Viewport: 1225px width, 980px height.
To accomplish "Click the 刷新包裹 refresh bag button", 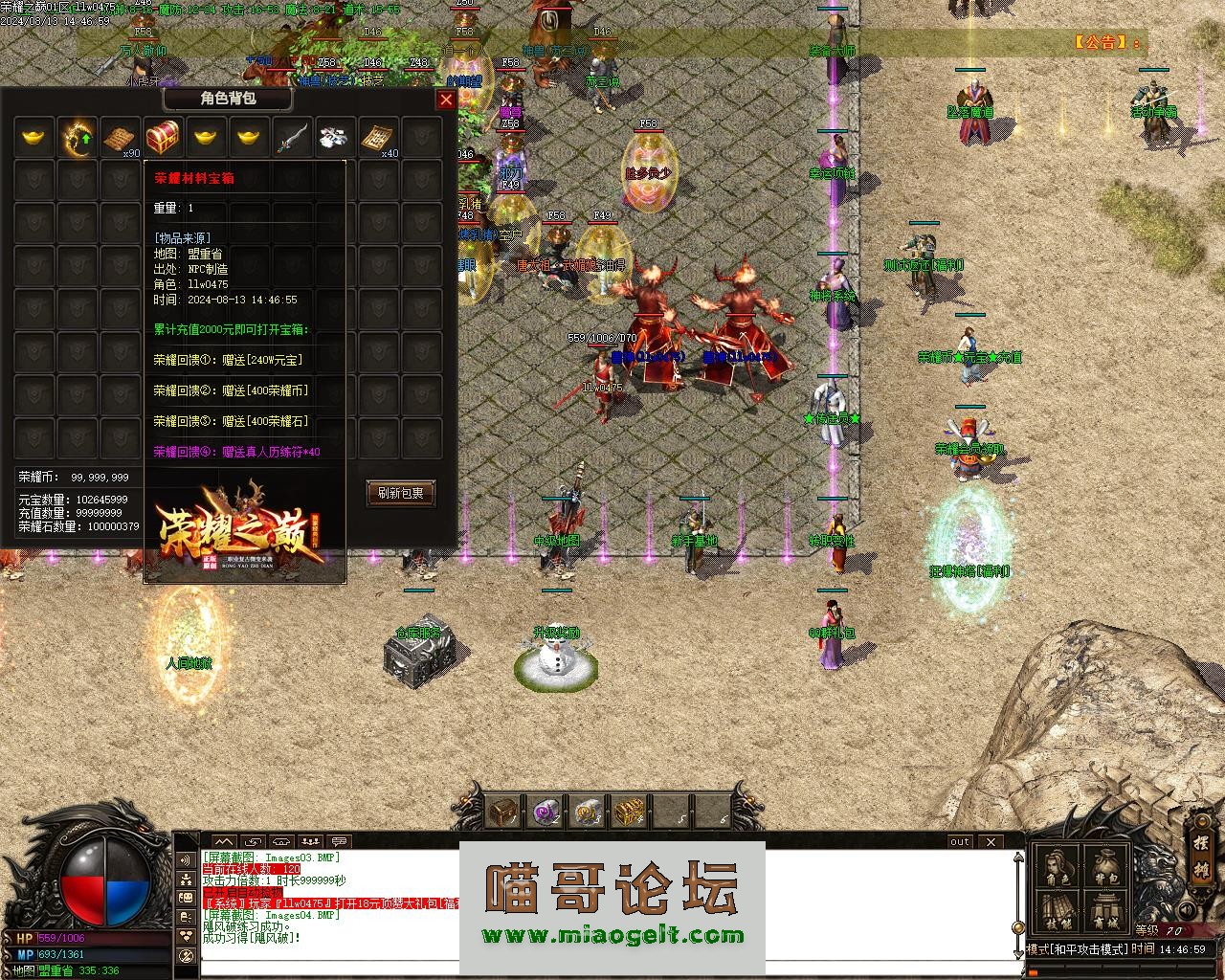I will [x=401, y=493].
